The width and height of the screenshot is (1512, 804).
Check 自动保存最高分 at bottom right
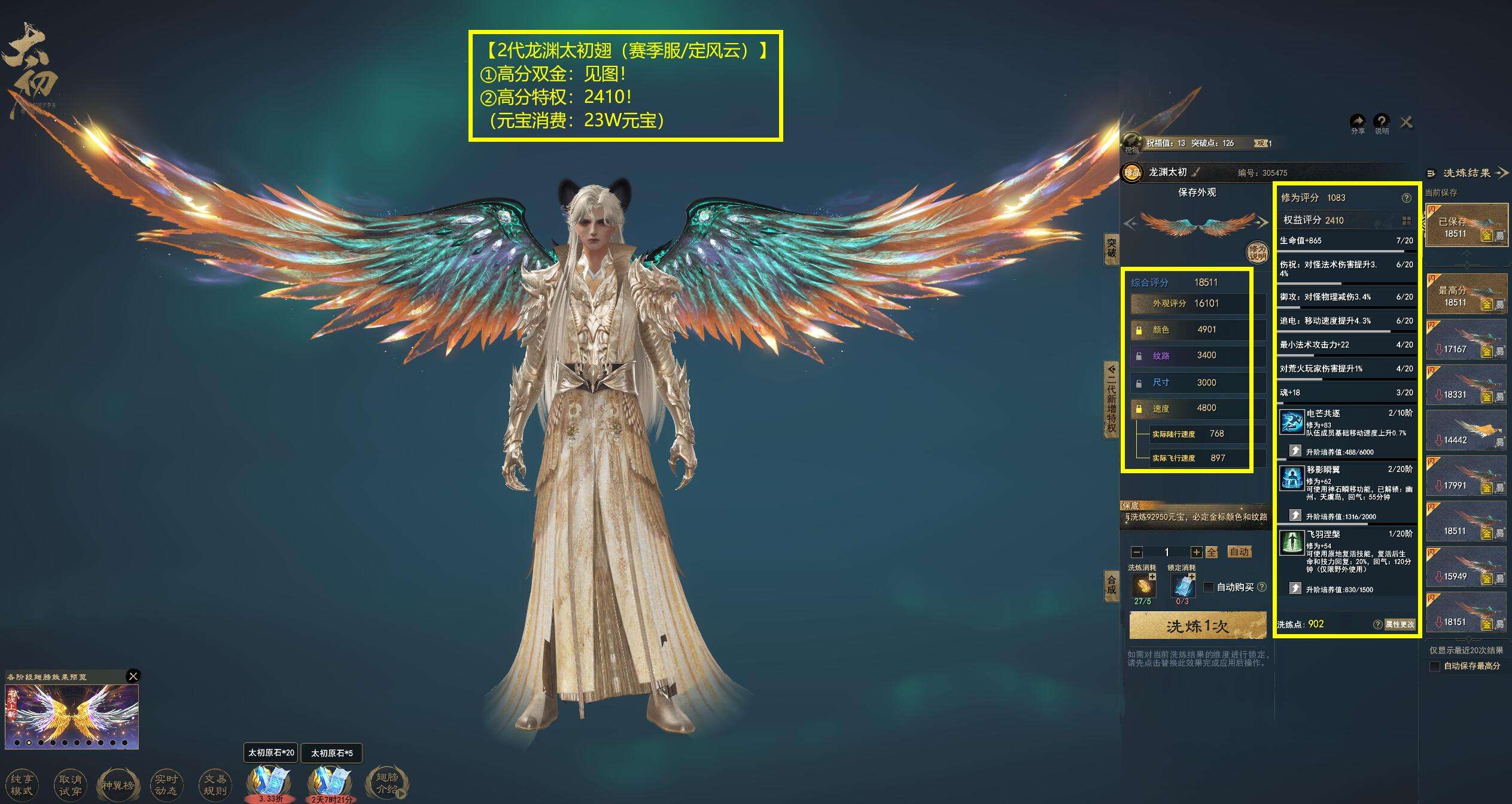point(1434,666)
